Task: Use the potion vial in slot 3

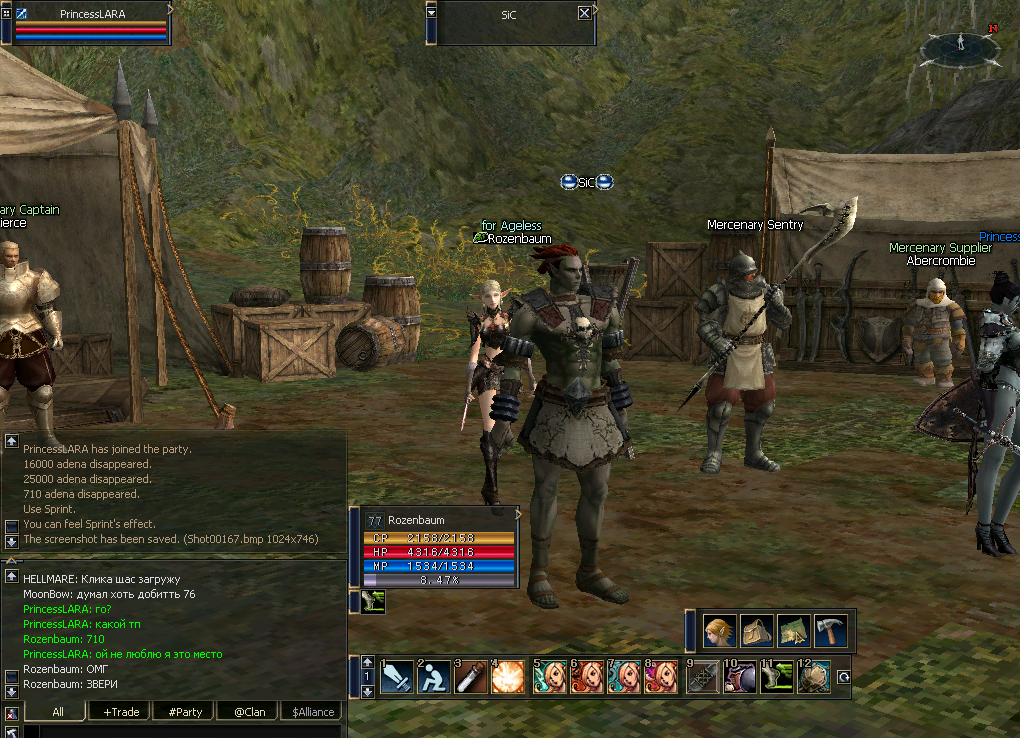Action: tap(471, 677)
